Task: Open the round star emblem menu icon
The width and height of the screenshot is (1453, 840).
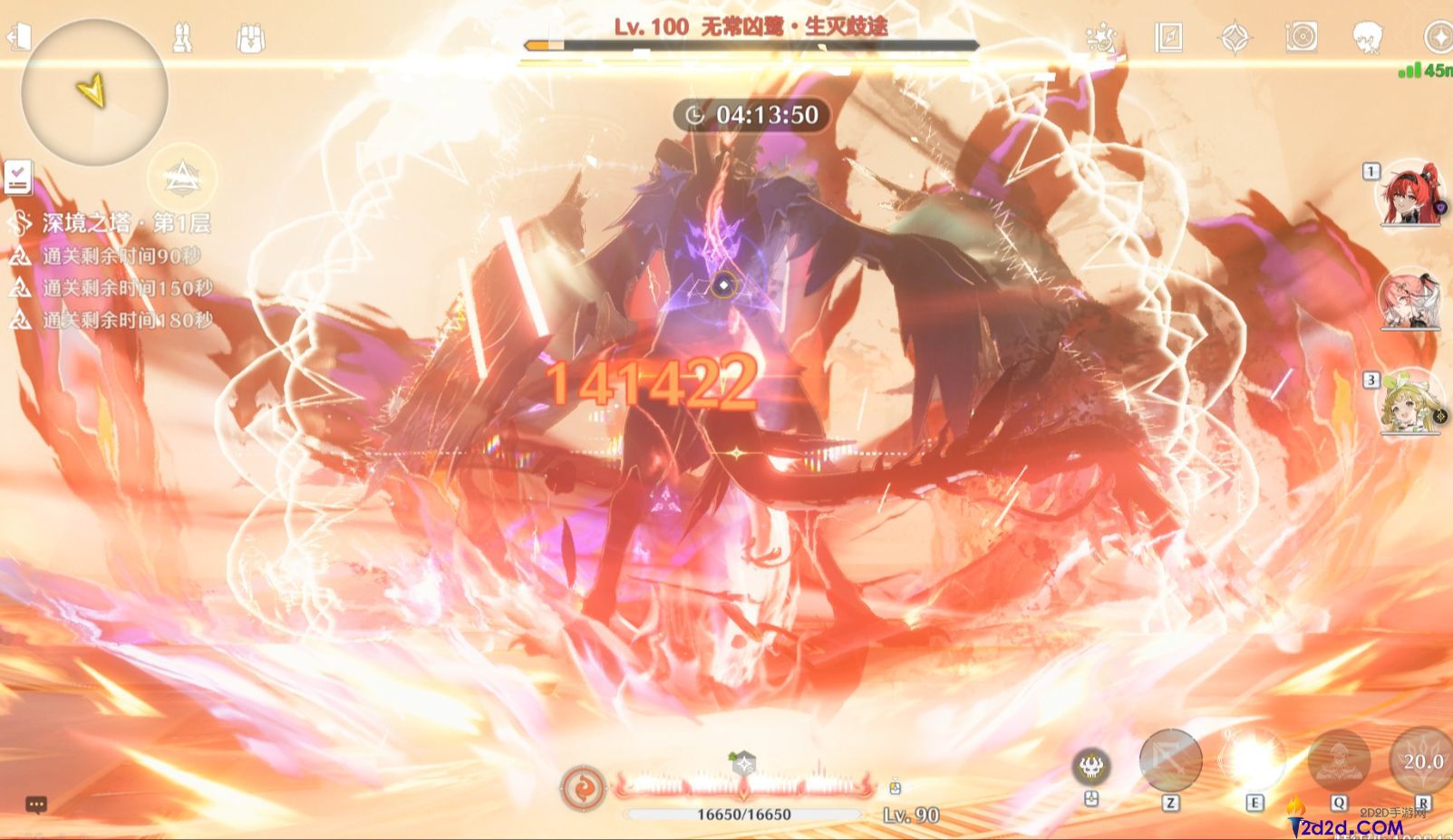Action: [x=1438, y=38]
